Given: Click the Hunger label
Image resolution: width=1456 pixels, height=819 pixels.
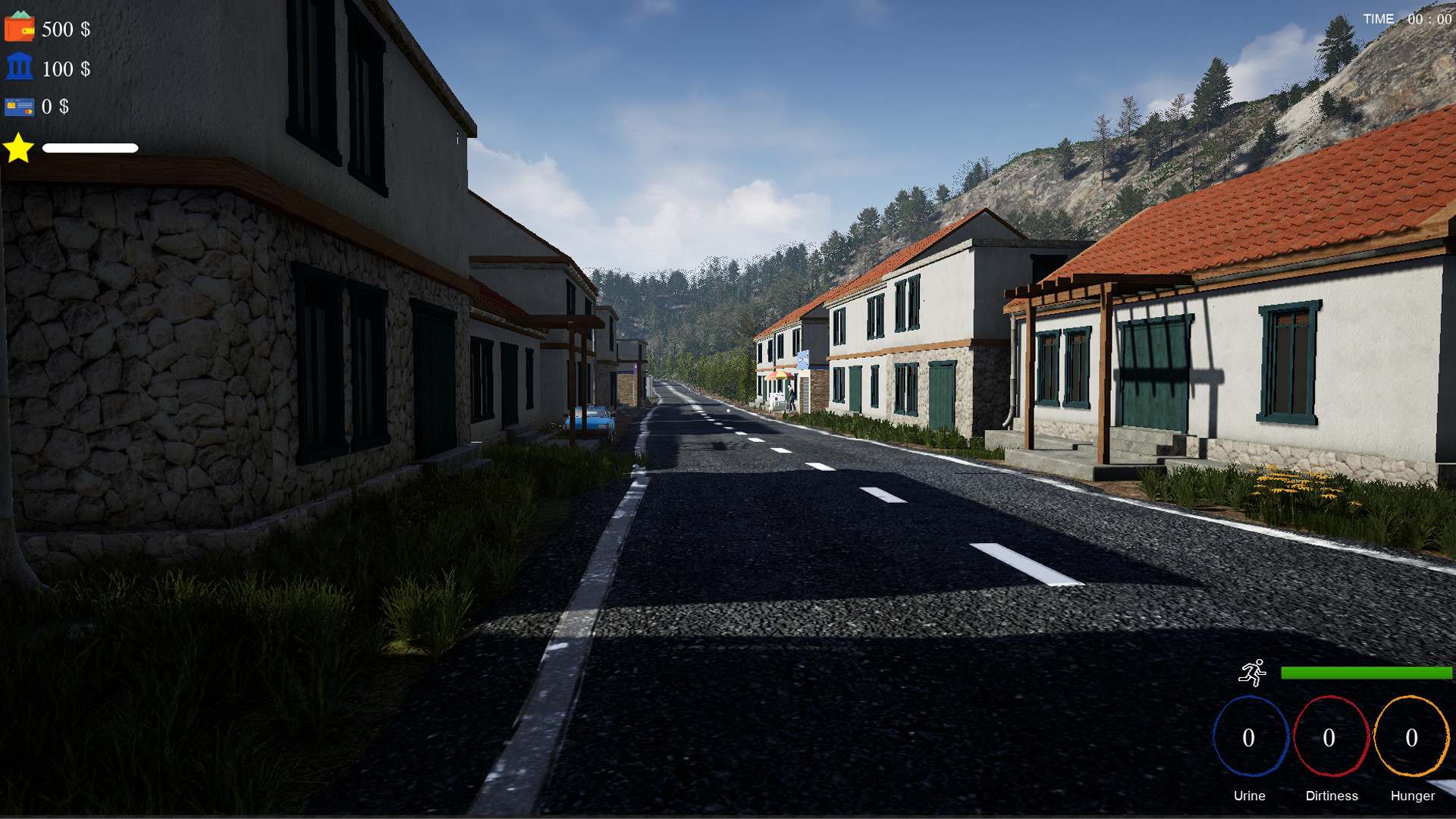Looking at the screenshot, I should (1411, 796).
